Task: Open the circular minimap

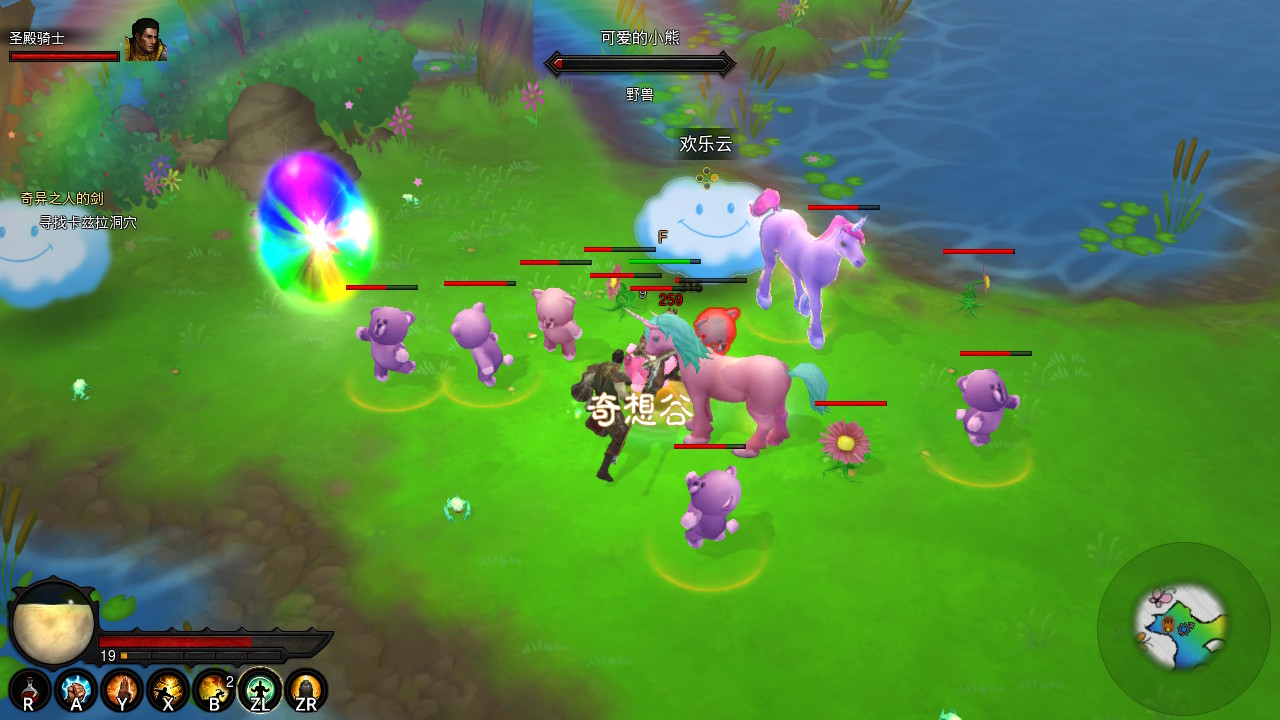Action: [1183, 628]
